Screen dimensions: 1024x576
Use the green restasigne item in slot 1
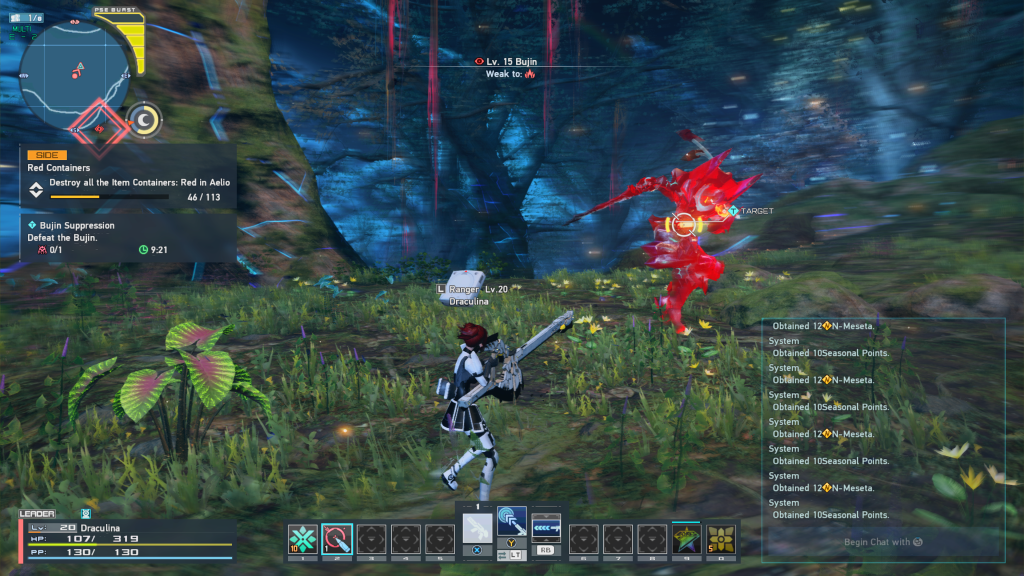coord(302,538)
